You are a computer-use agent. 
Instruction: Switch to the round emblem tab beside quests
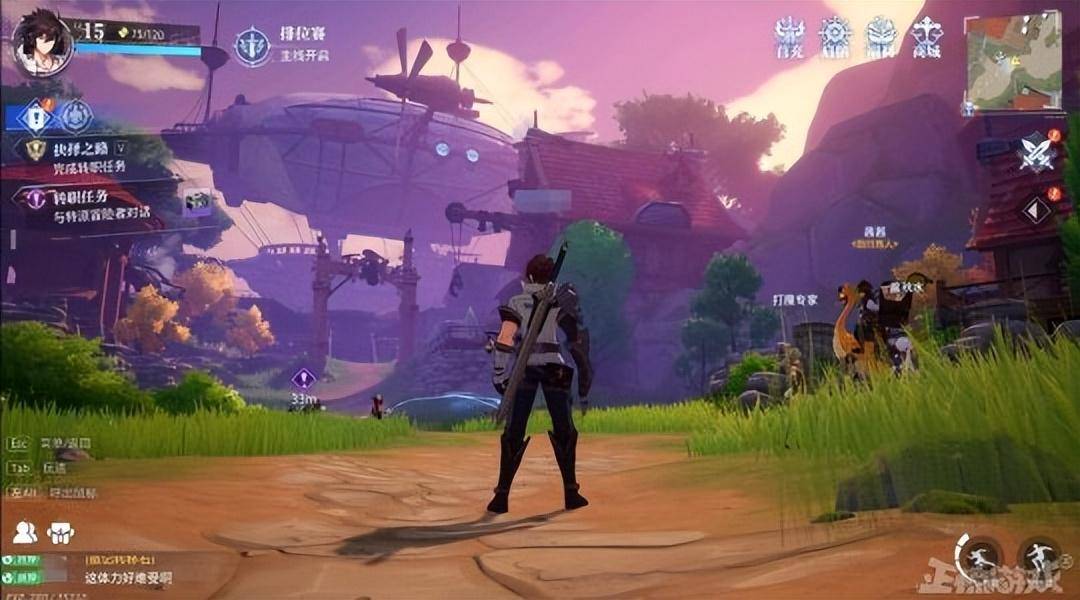75,117
